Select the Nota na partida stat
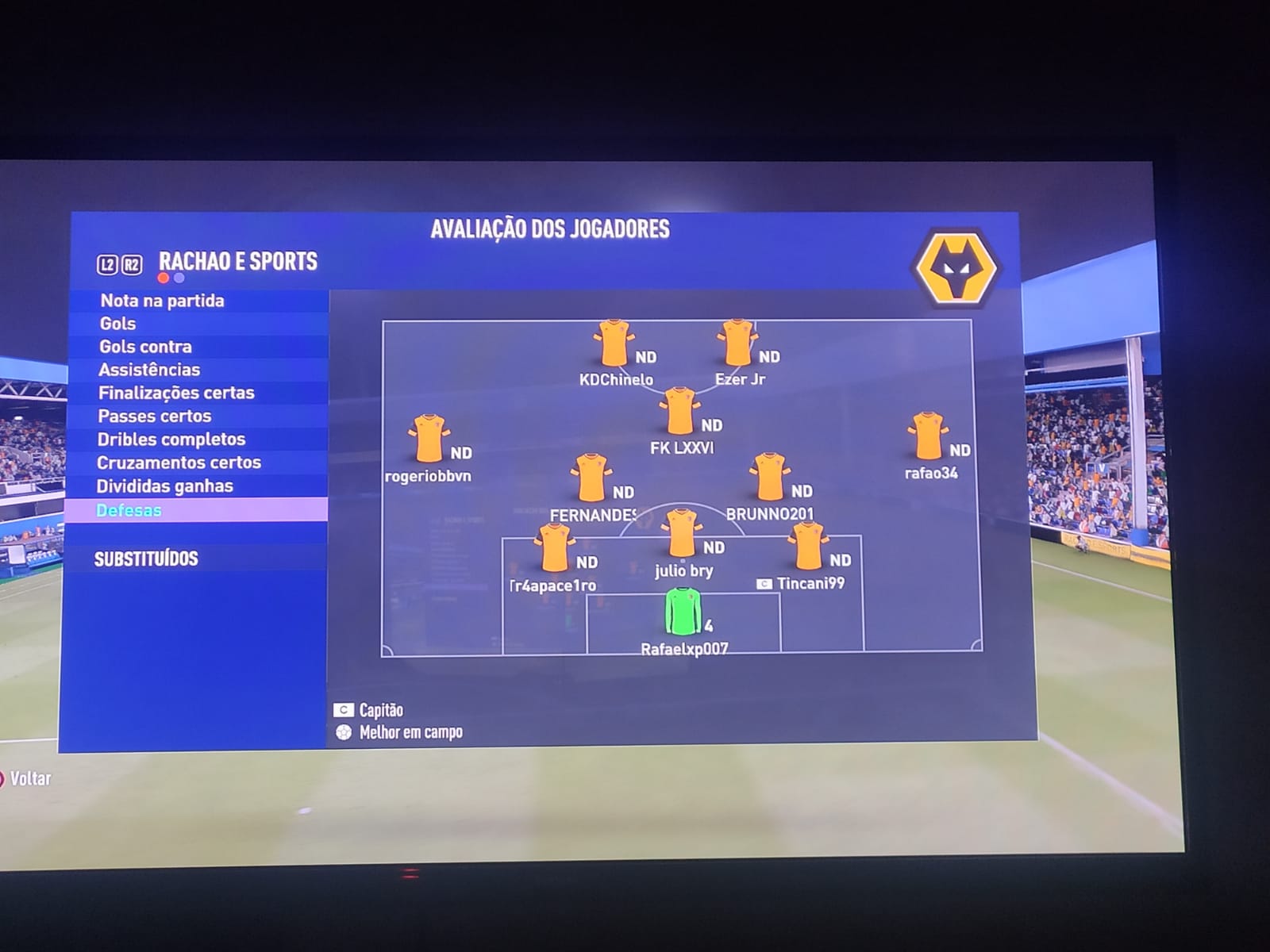This screenshot has height=952, width=1270. pos(162,301)
